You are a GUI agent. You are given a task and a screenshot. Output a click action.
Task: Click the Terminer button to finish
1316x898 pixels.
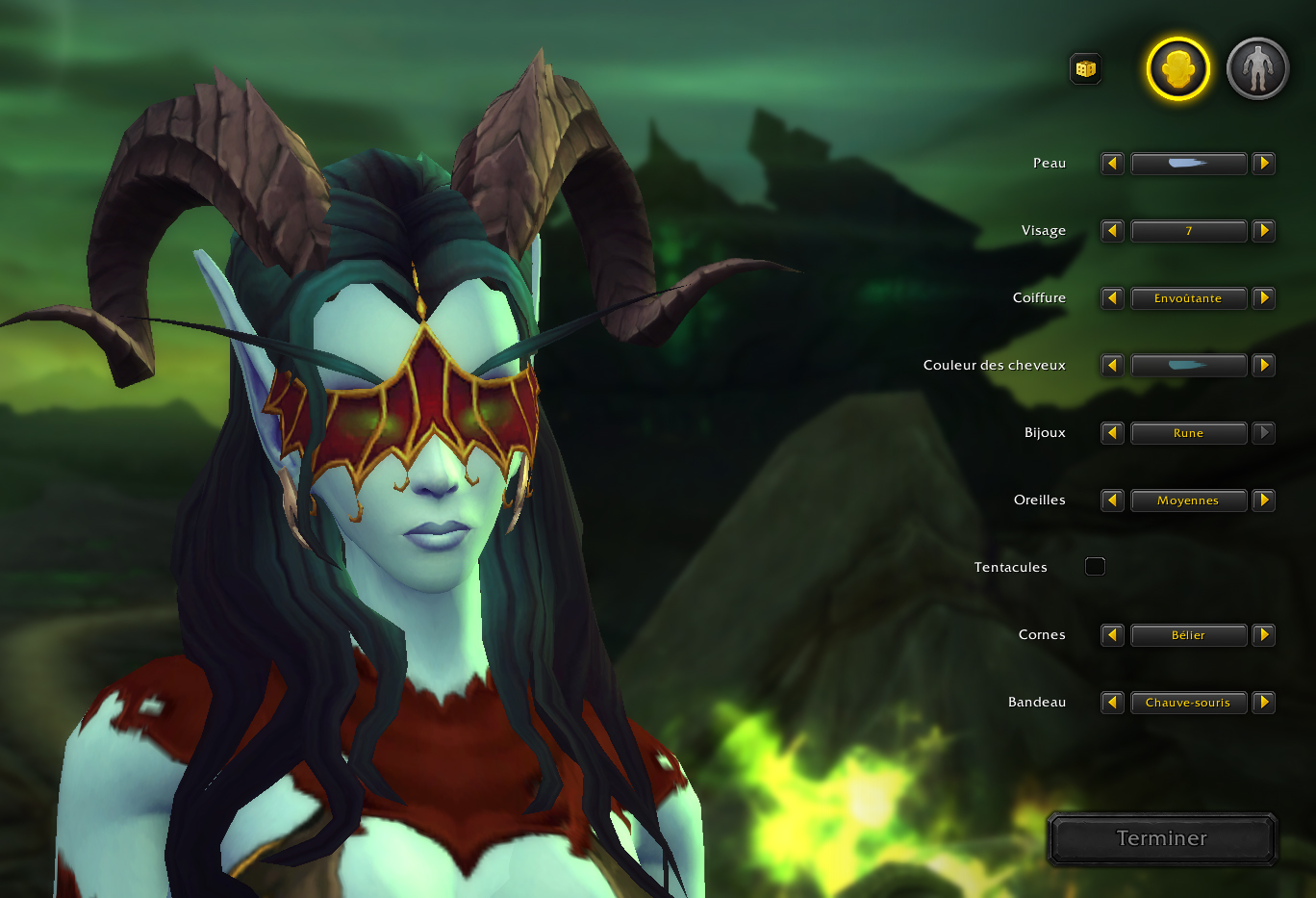click(1161, 838)
